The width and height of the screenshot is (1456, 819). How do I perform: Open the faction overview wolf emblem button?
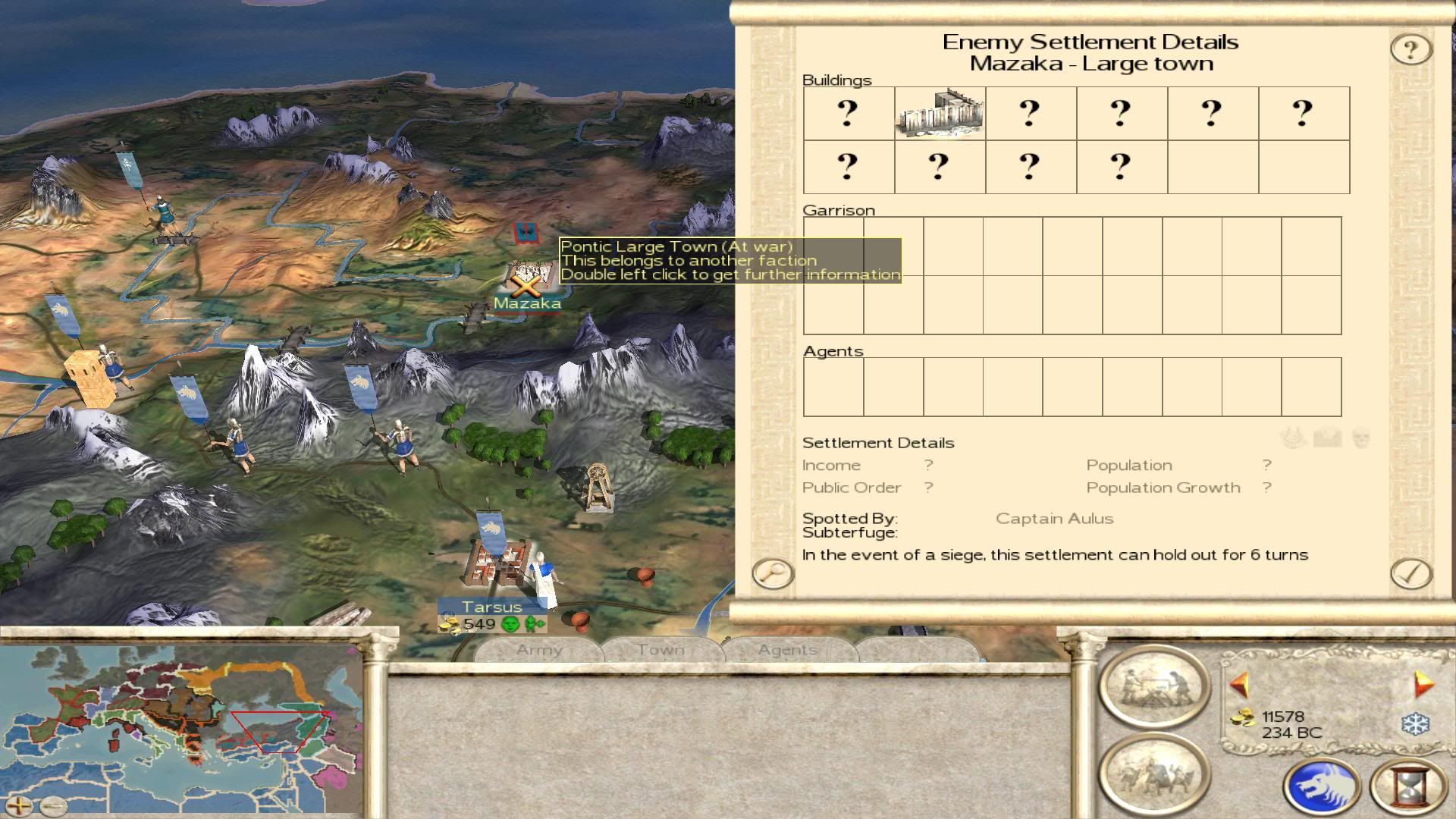coord(1321,787)
